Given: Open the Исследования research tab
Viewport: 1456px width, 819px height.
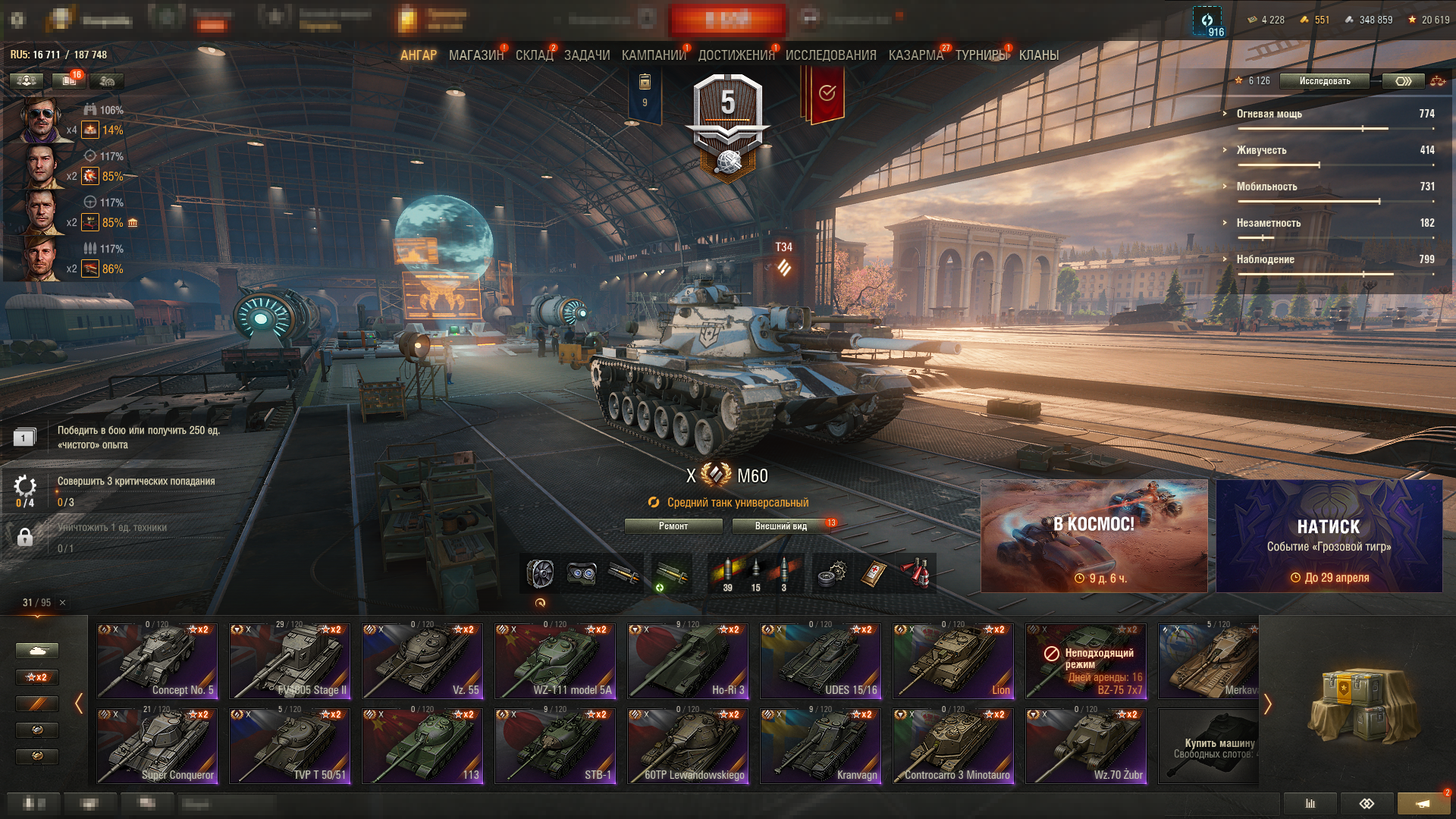Looking at the screenshot, I should [830, 55].
